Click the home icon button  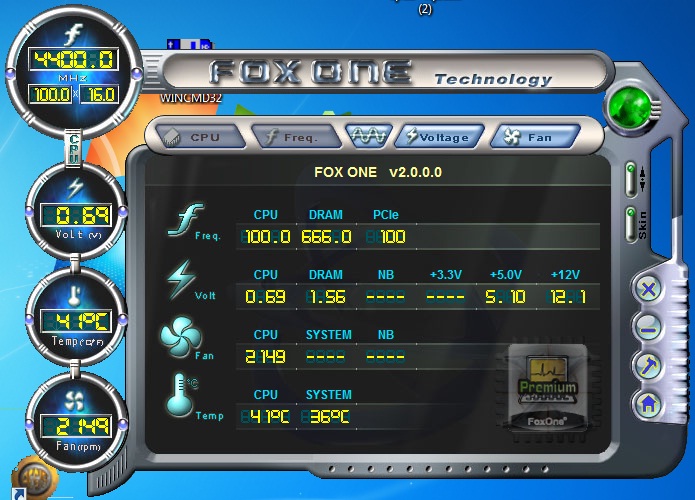647,404
